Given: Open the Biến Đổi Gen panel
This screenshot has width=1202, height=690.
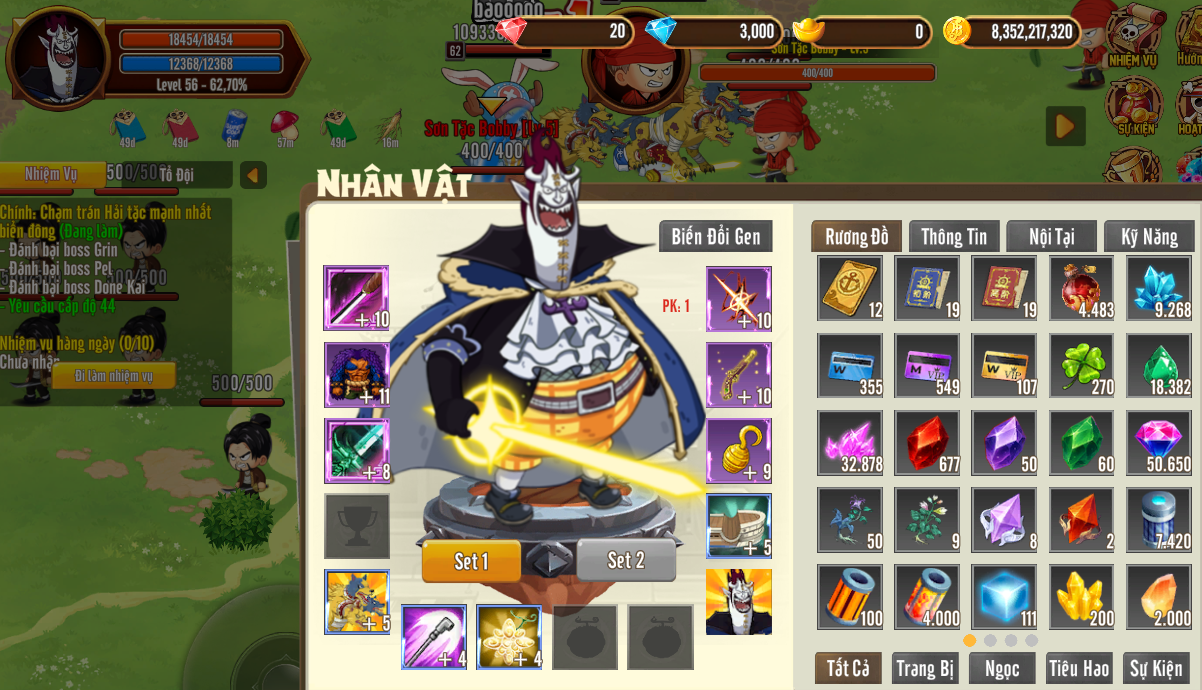Looking at the screenshot, I should pos(715,237).
